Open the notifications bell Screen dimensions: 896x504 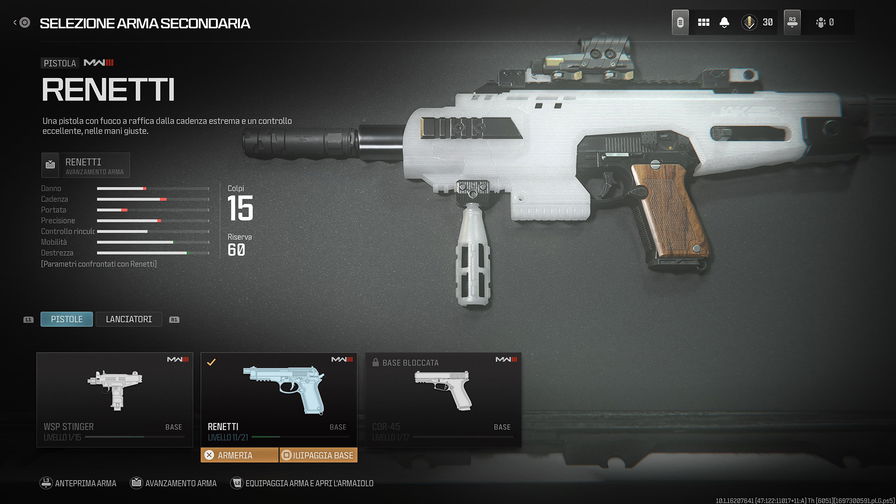(724, 22)
